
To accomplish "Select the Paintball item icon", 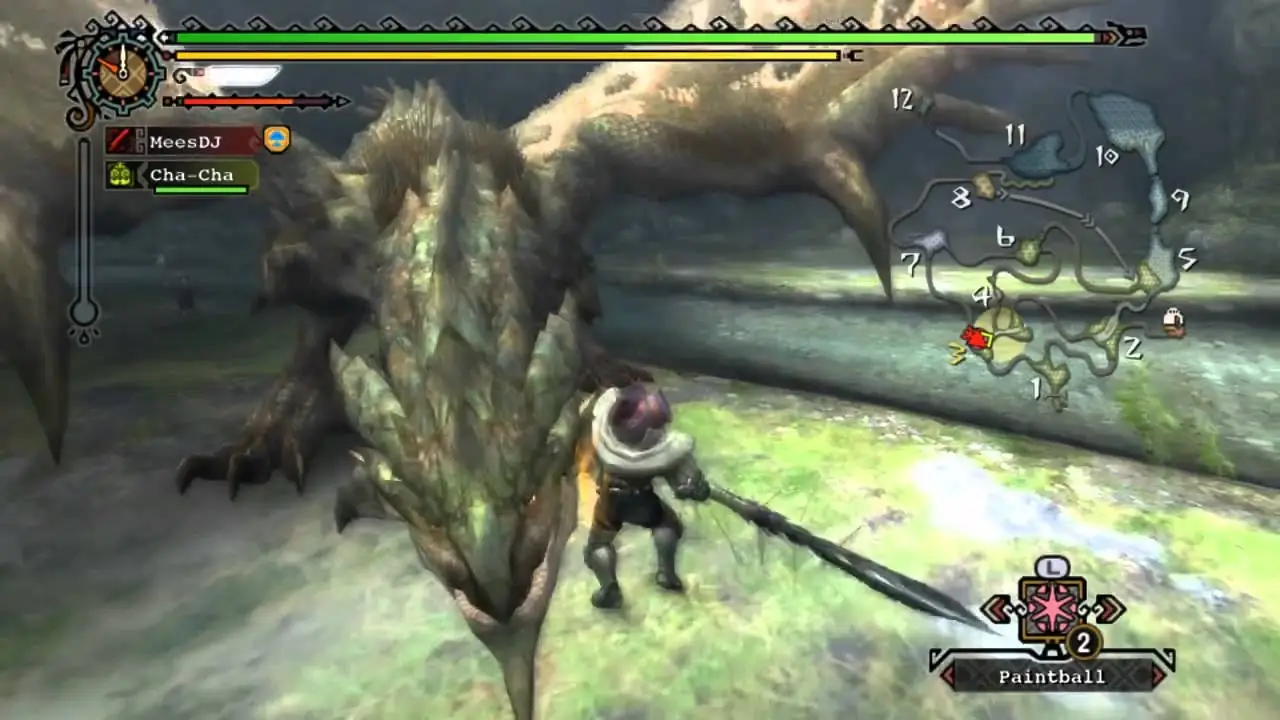I will pos(1051,609).
